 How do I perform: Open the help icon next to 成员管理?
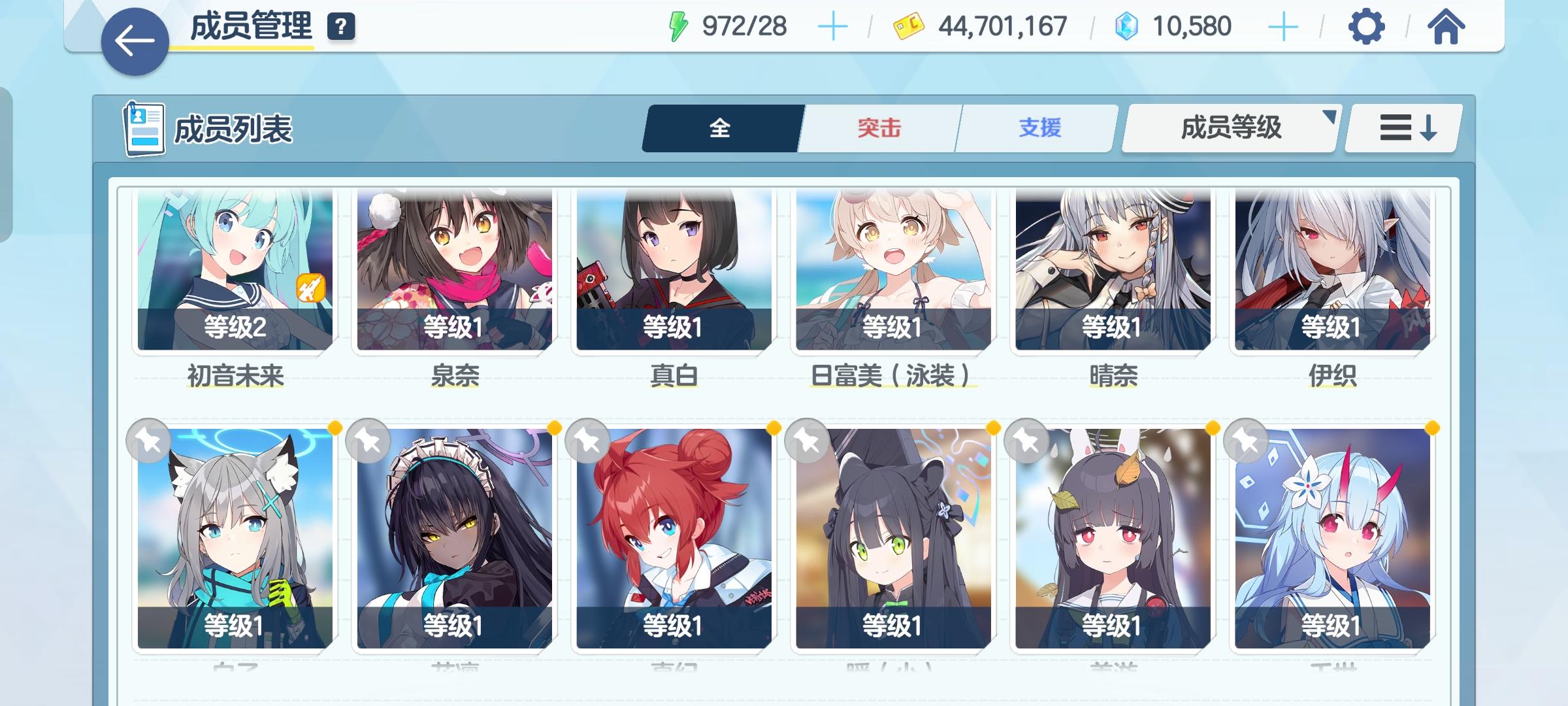coord(339,27)
